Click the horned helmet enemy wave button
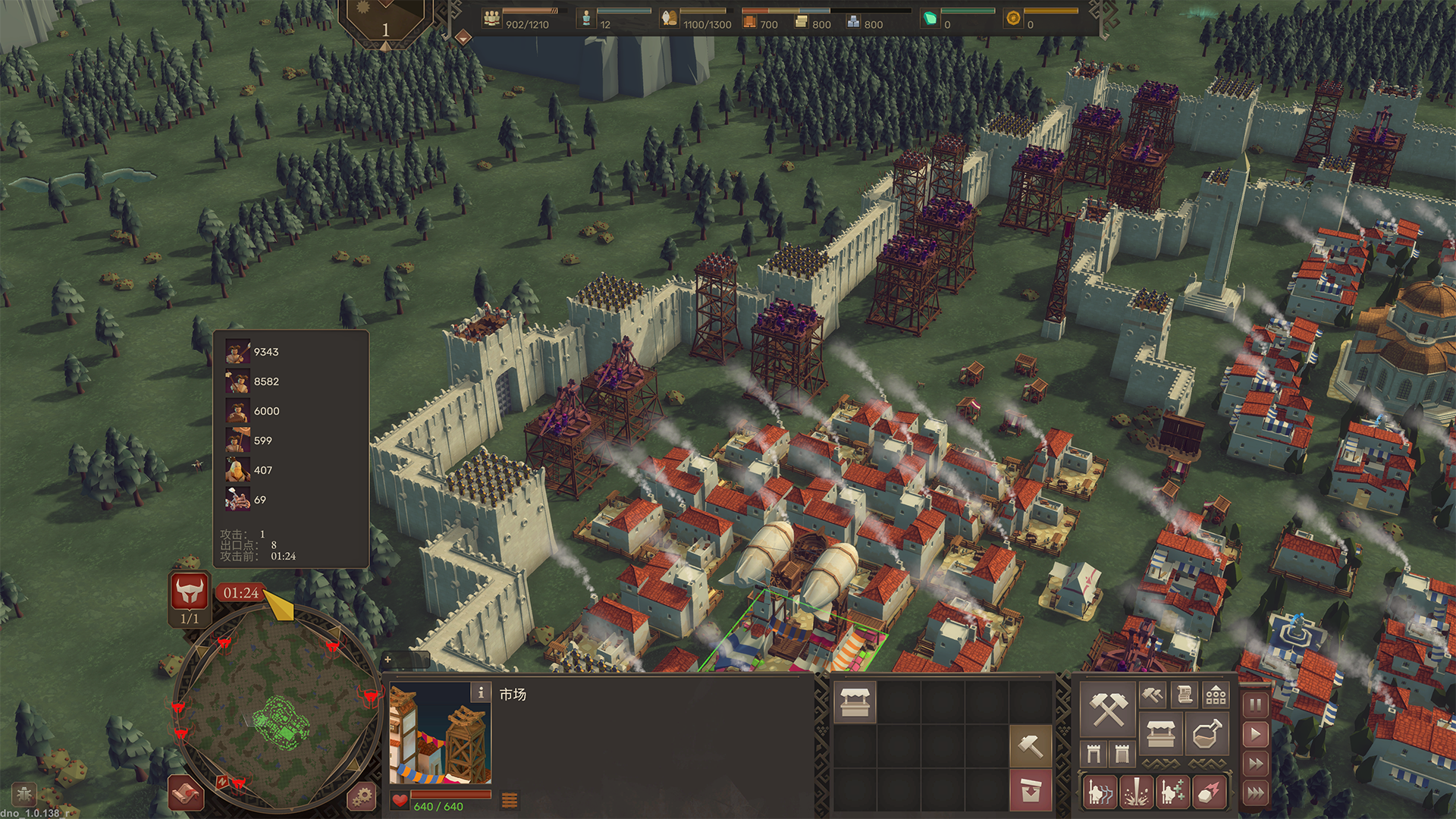 point(190,591)
